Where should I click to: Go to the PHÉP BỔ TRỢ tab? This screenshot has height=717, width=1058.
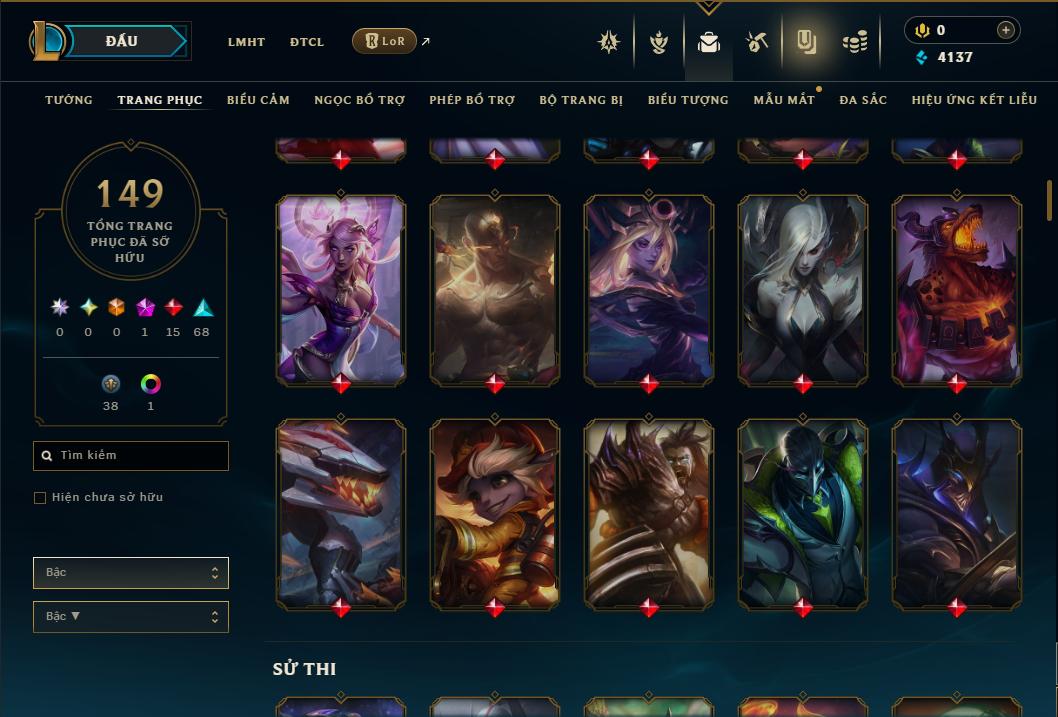(472, 100)
